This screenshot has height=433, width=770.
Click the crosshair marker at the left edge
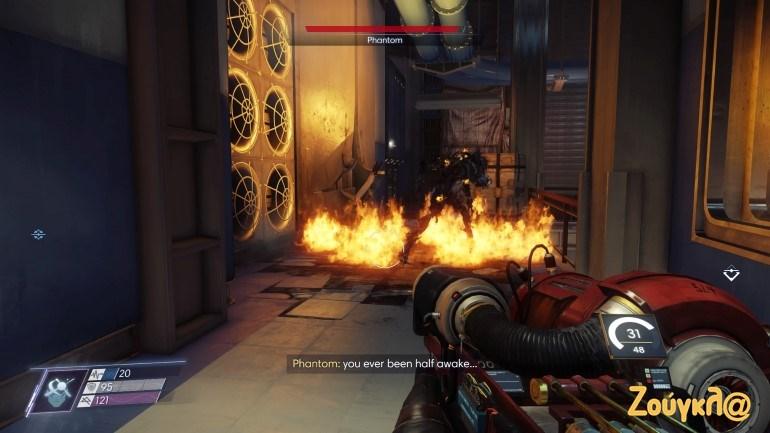(x=38, y=234)
